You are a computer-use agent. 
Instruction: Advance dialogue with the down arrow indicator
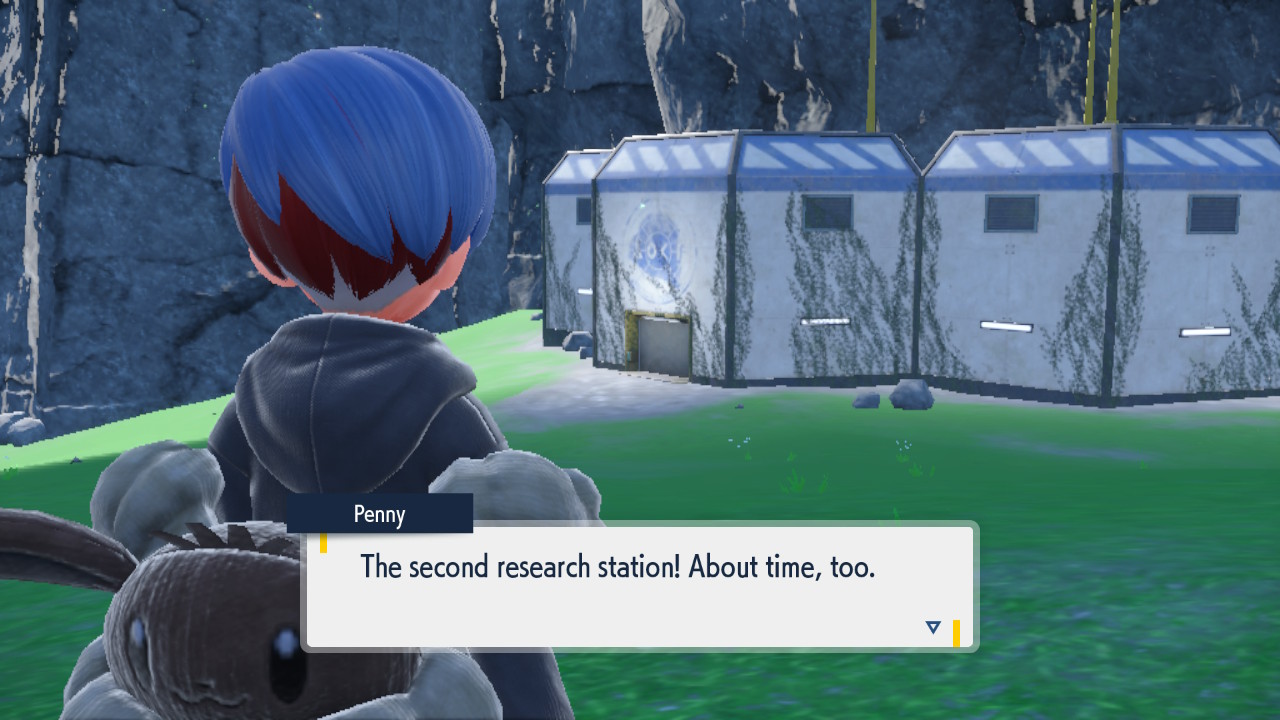click(933, 628)
